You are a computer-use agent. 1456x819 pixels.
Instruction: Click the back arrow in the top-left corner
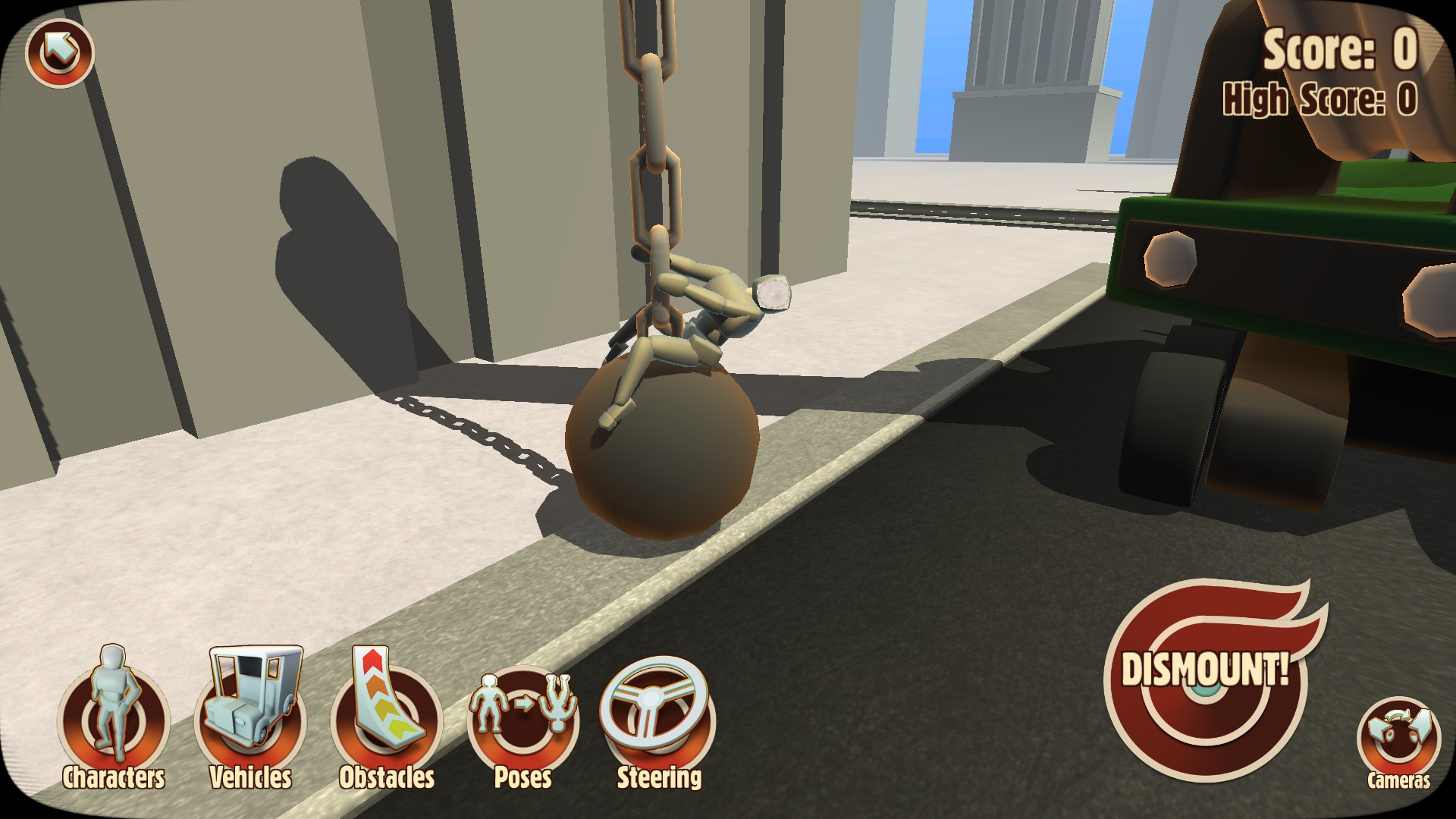pos(59,53)
